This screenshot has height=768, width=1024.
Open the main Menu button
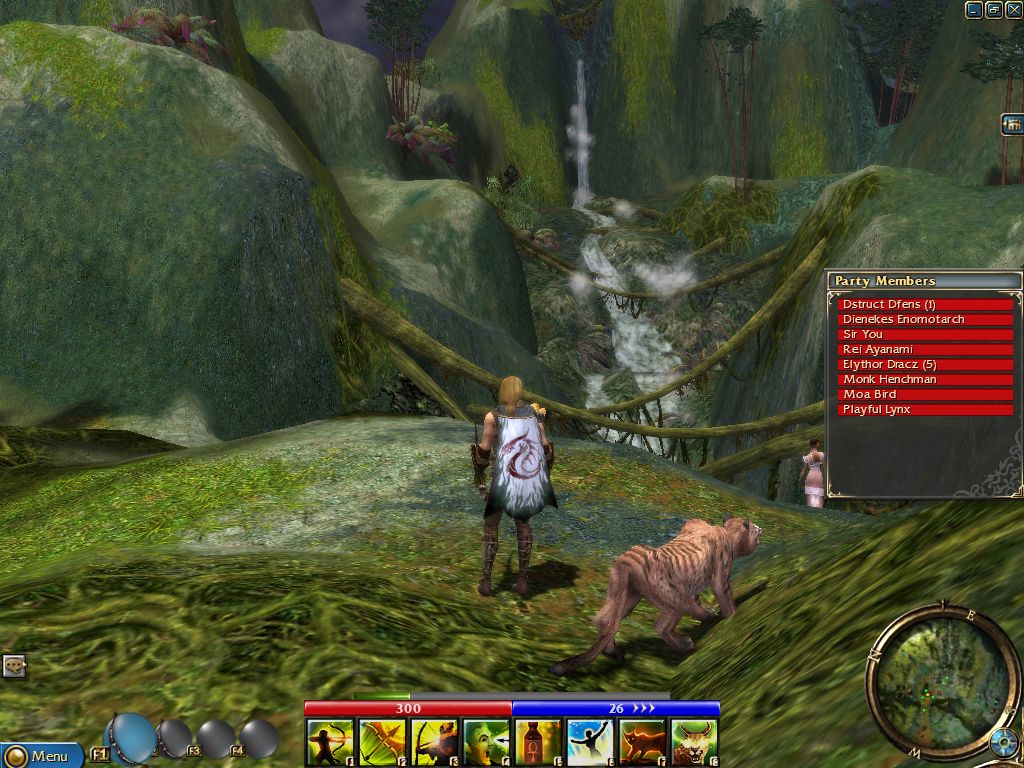click(40, 755)
